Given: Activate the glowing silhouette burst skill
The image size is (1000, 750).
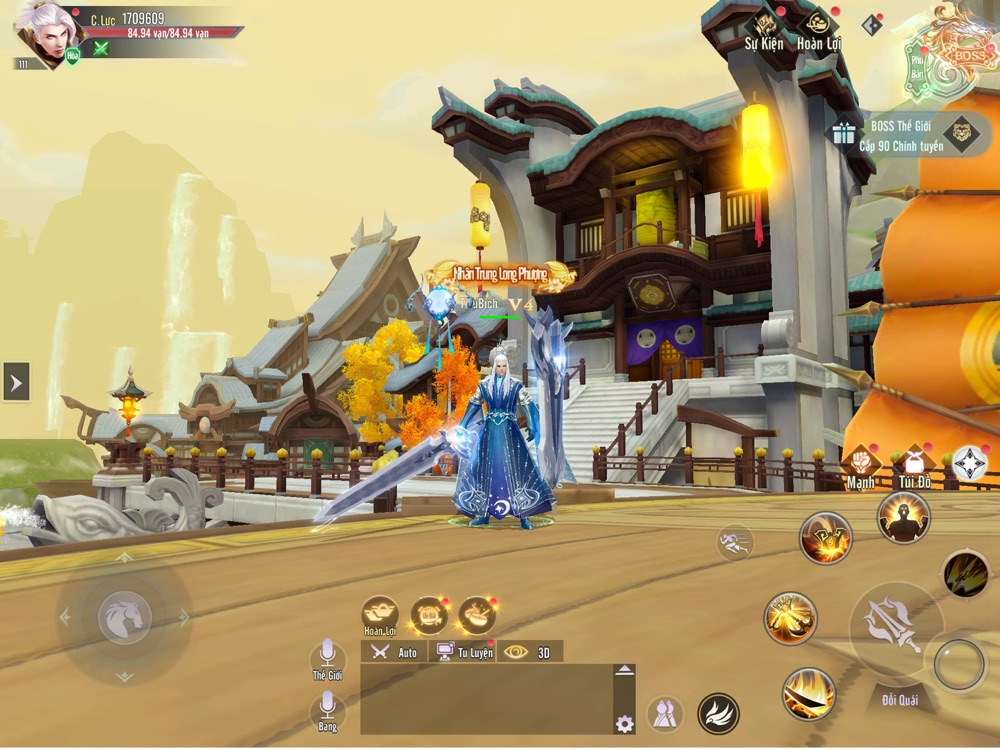Looking at the screenshot, I should click(x=903, y=517).
